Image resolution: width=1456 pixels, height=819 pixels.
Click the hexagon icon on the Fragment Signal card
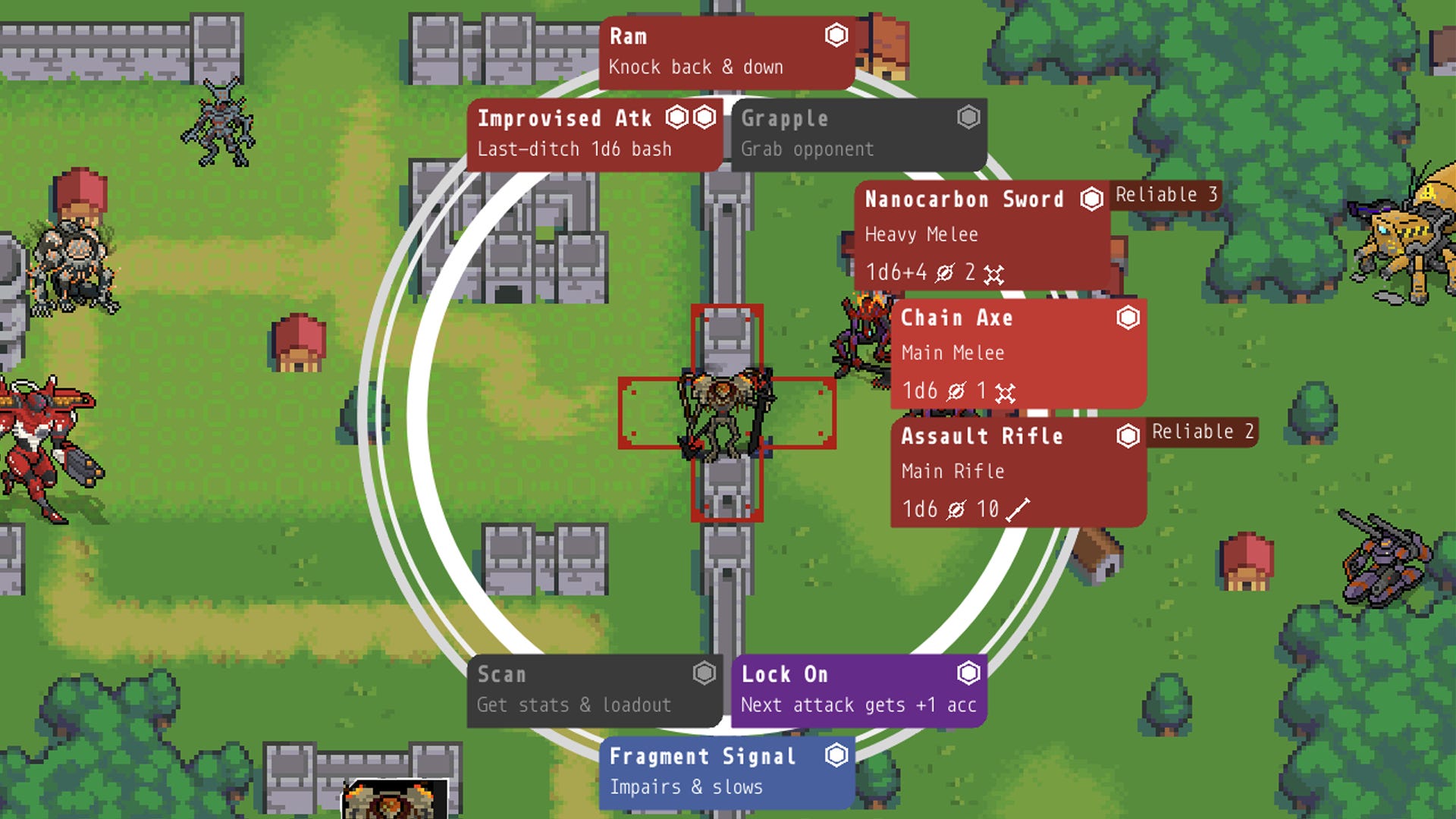[837, 755]
